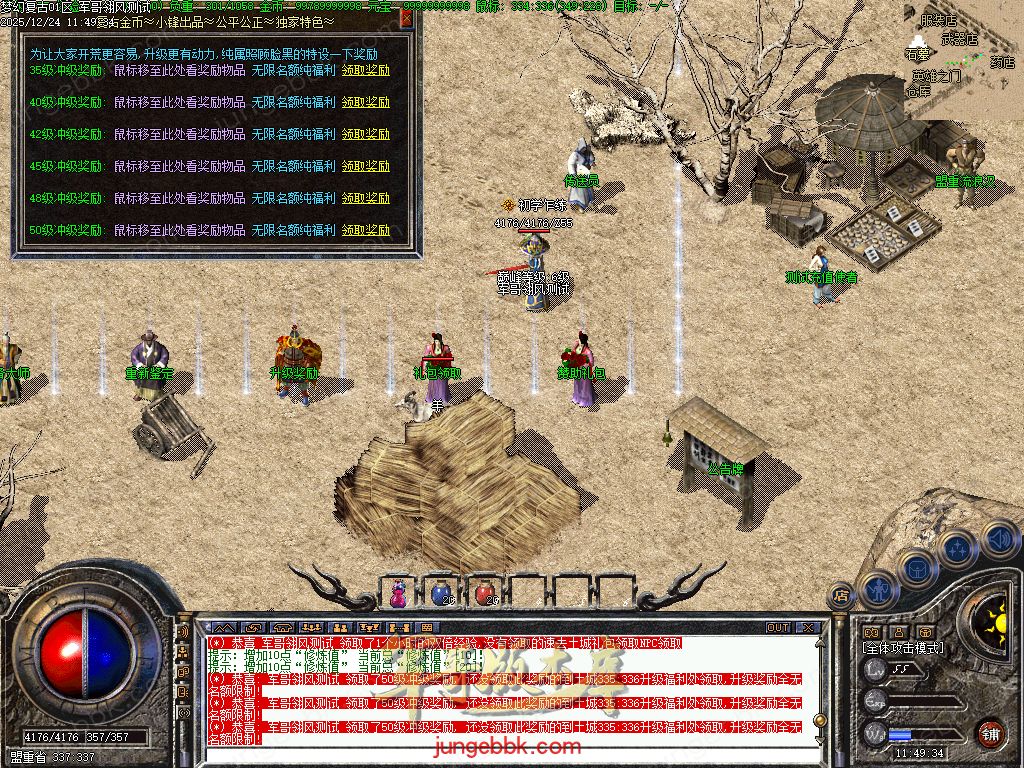The image size is (1024, 768).
Task: Close the level reward dialog
Action: click(406, 17)
